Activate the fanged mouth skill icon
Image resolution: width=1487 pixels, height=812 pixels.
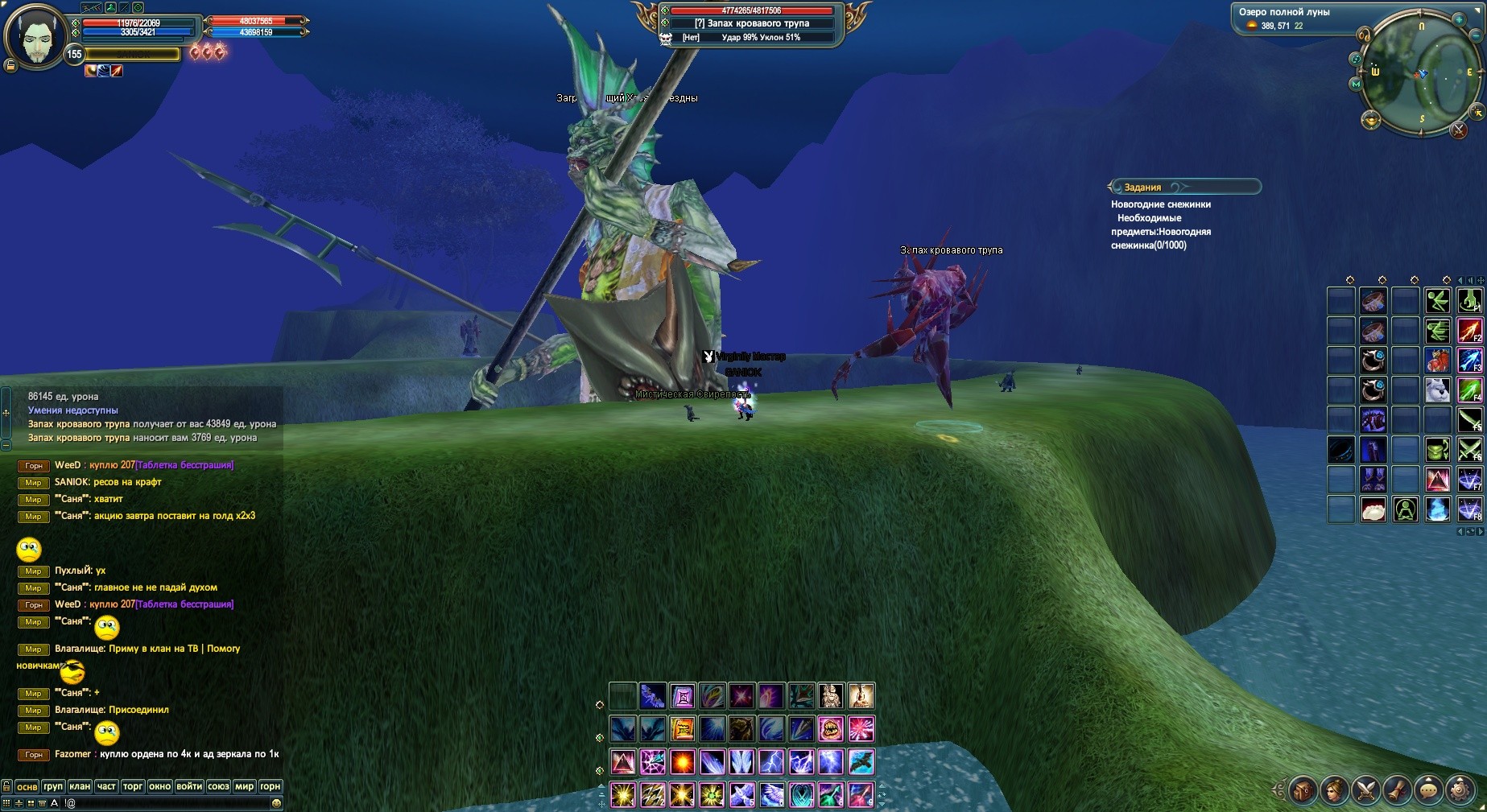(x=830, y=729)
